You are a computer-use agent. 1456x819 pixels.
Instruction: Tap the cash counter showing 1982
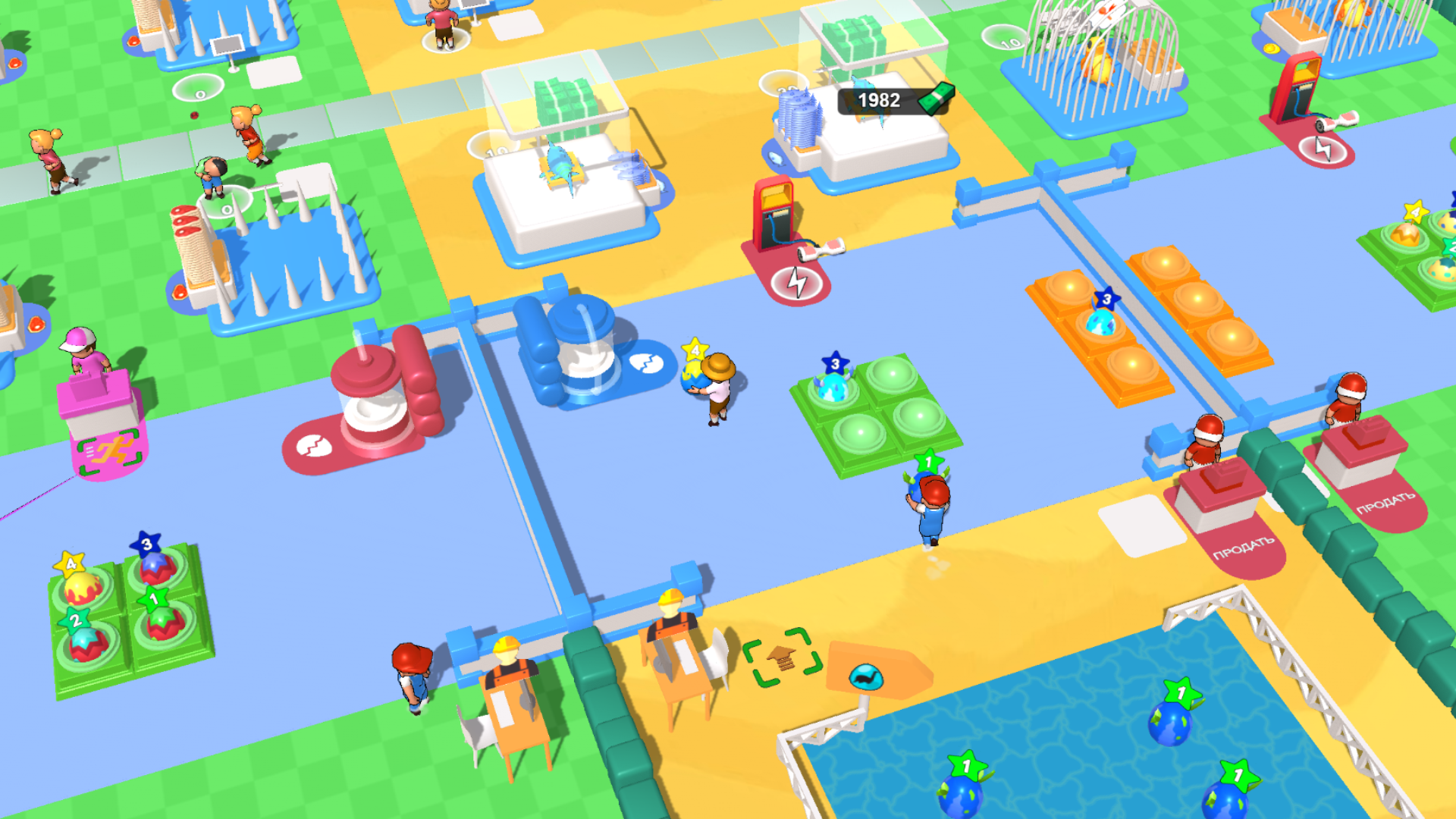coord(880,99)
